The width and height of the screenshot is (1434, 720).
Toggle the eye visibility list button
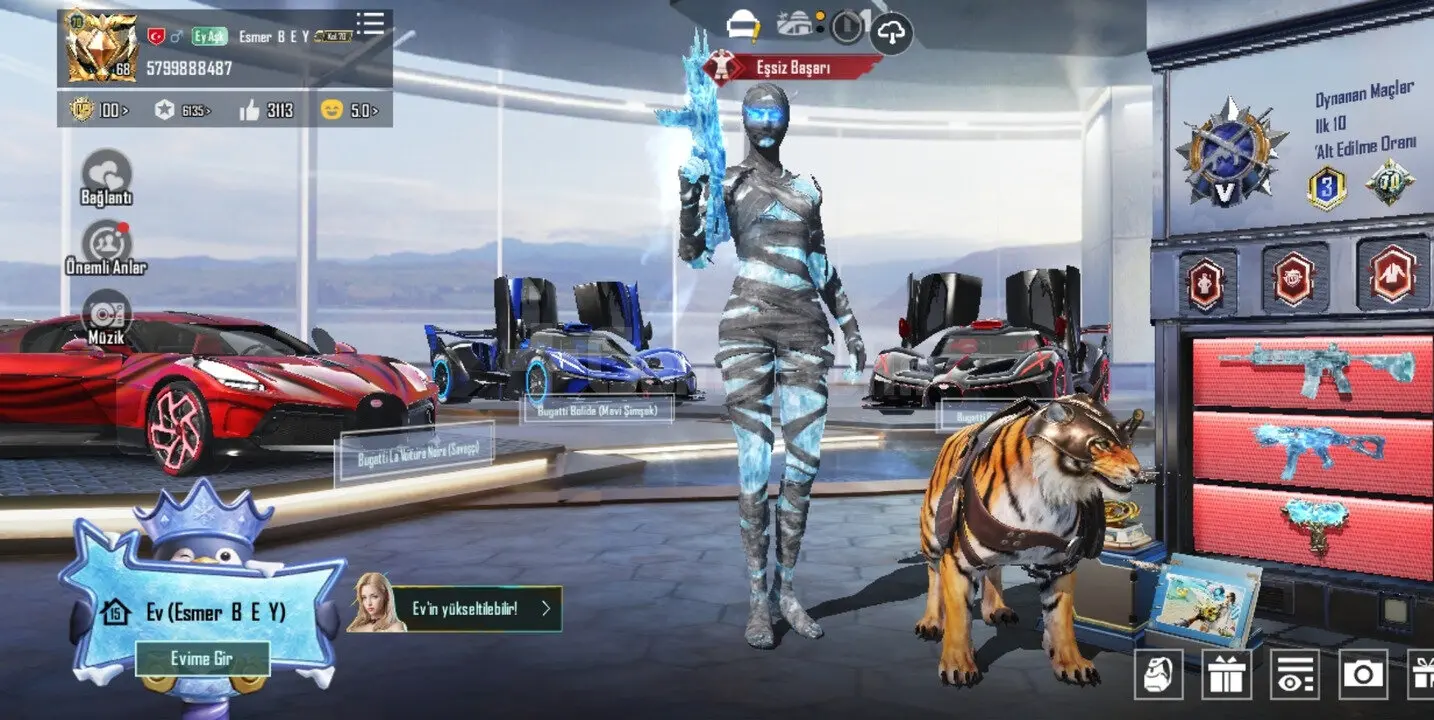[x=1294, y=673]
